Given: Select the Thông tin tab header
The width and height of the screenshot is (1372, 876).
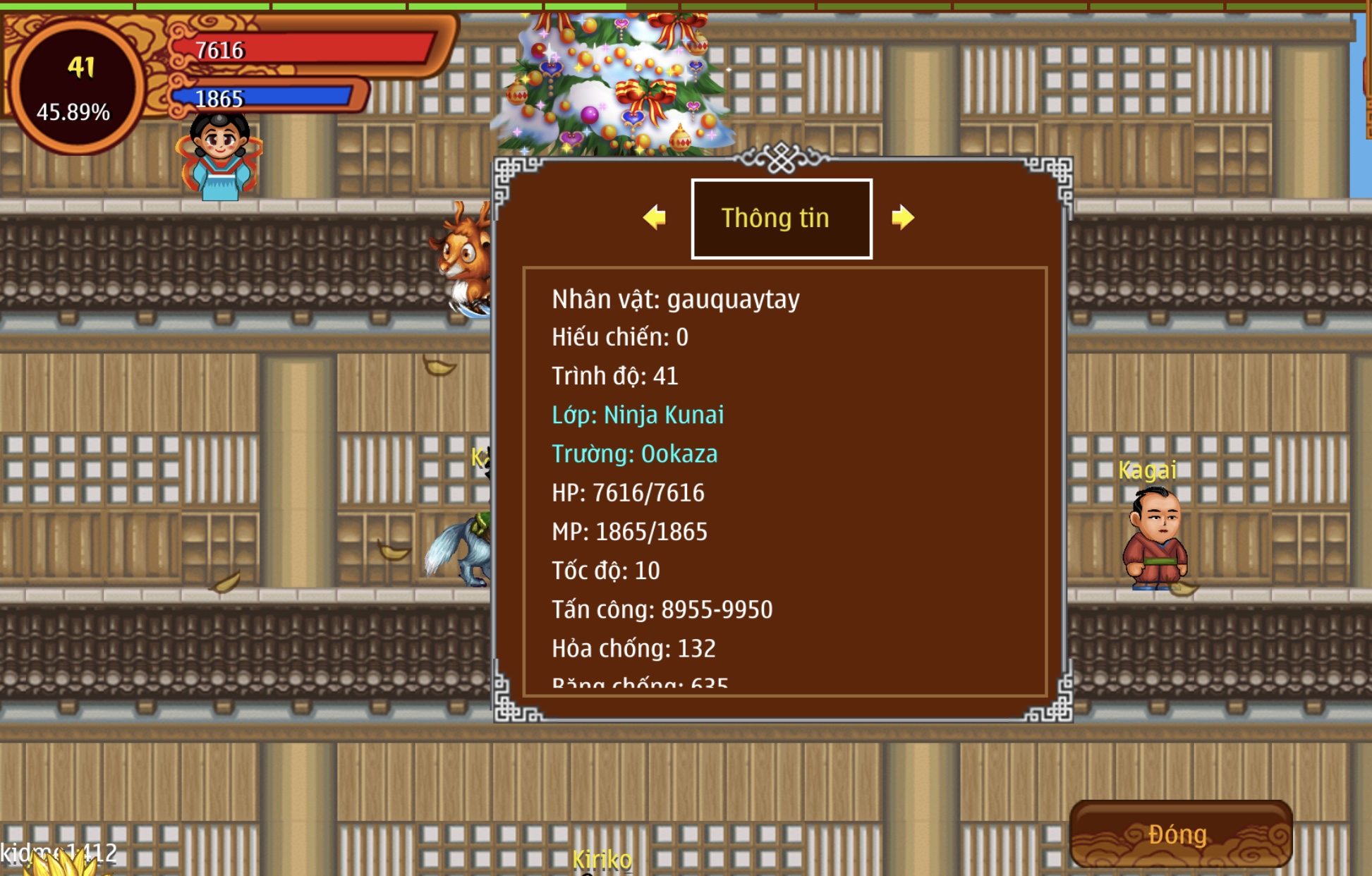Looking at the screenshot, I should (781, 219).
